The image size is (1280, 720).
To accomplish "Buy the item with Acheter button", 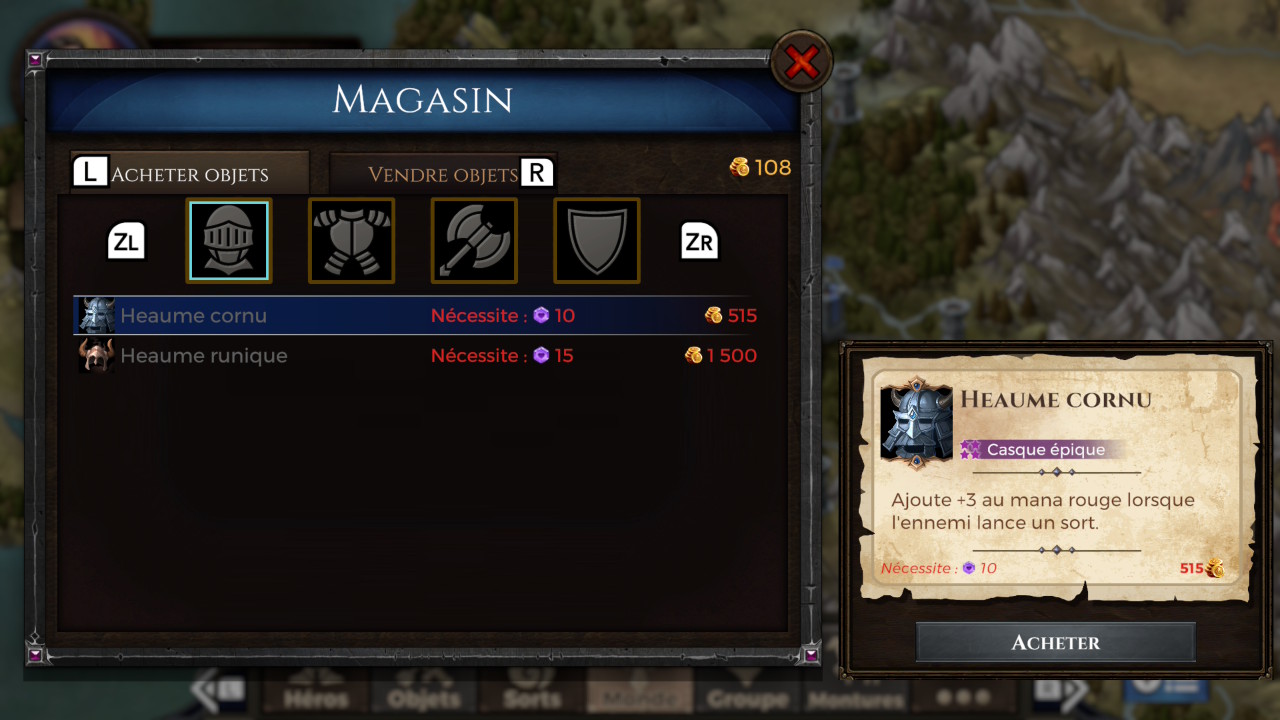I will pyautogui.click(x=1055, y=643).
